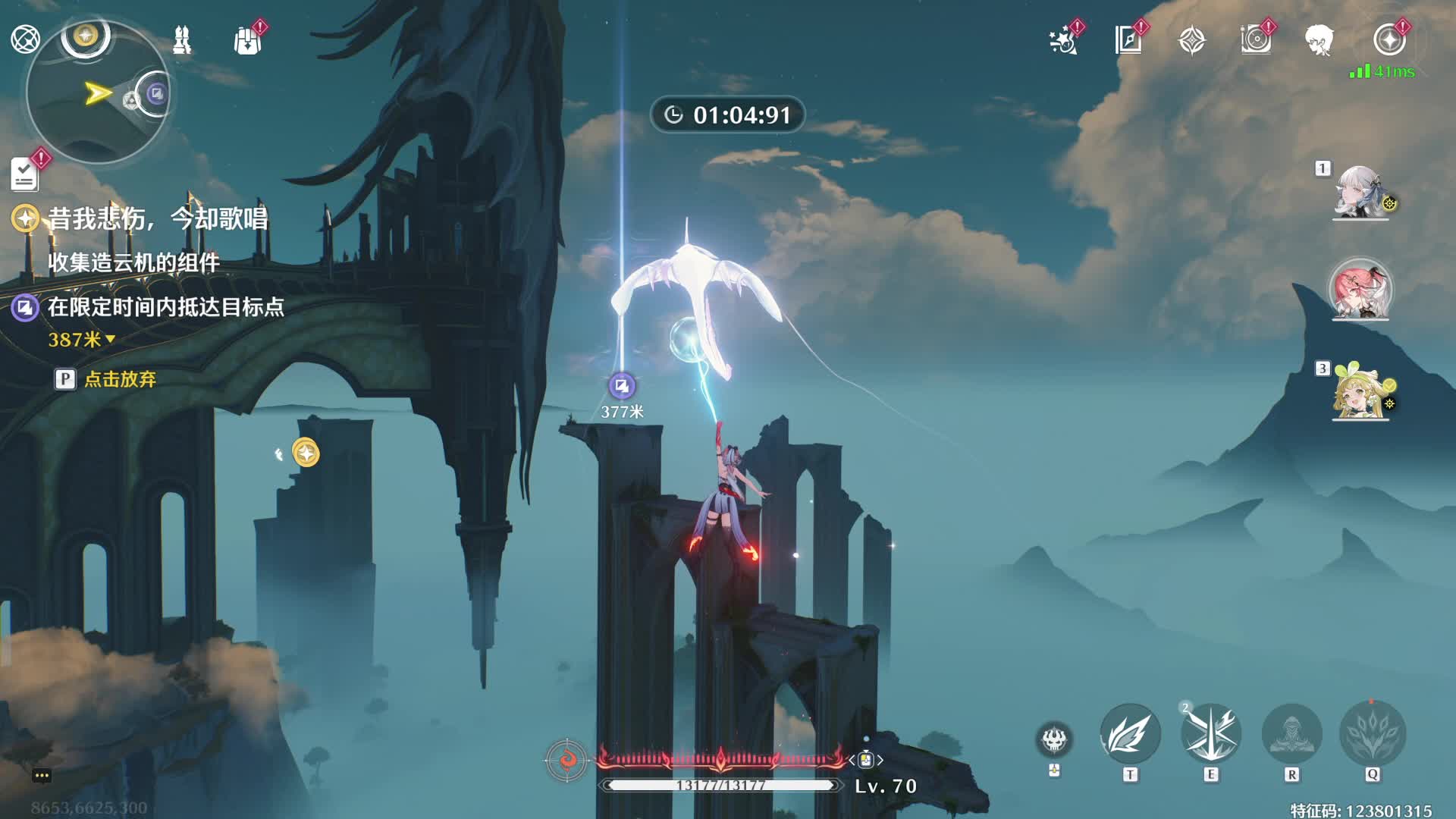Image resolution: width=1456 pixels, height=819 pixels.
Task: Open the circular star icon at top right
Action: [x=1389, y=40]
